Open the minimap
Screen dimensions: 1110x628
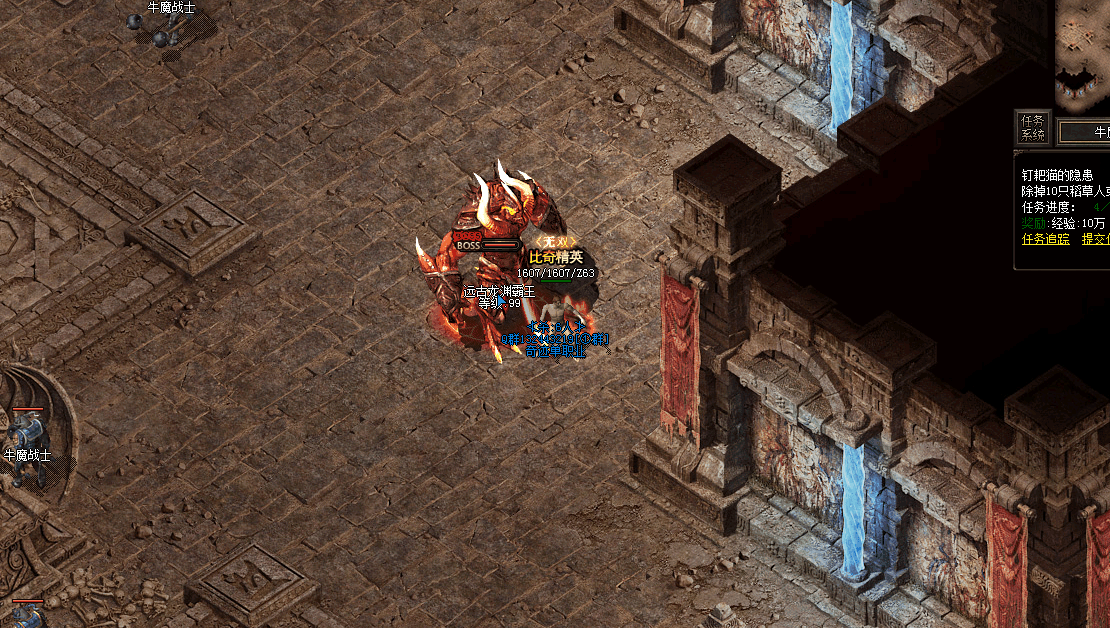[x=1084, y=50]
